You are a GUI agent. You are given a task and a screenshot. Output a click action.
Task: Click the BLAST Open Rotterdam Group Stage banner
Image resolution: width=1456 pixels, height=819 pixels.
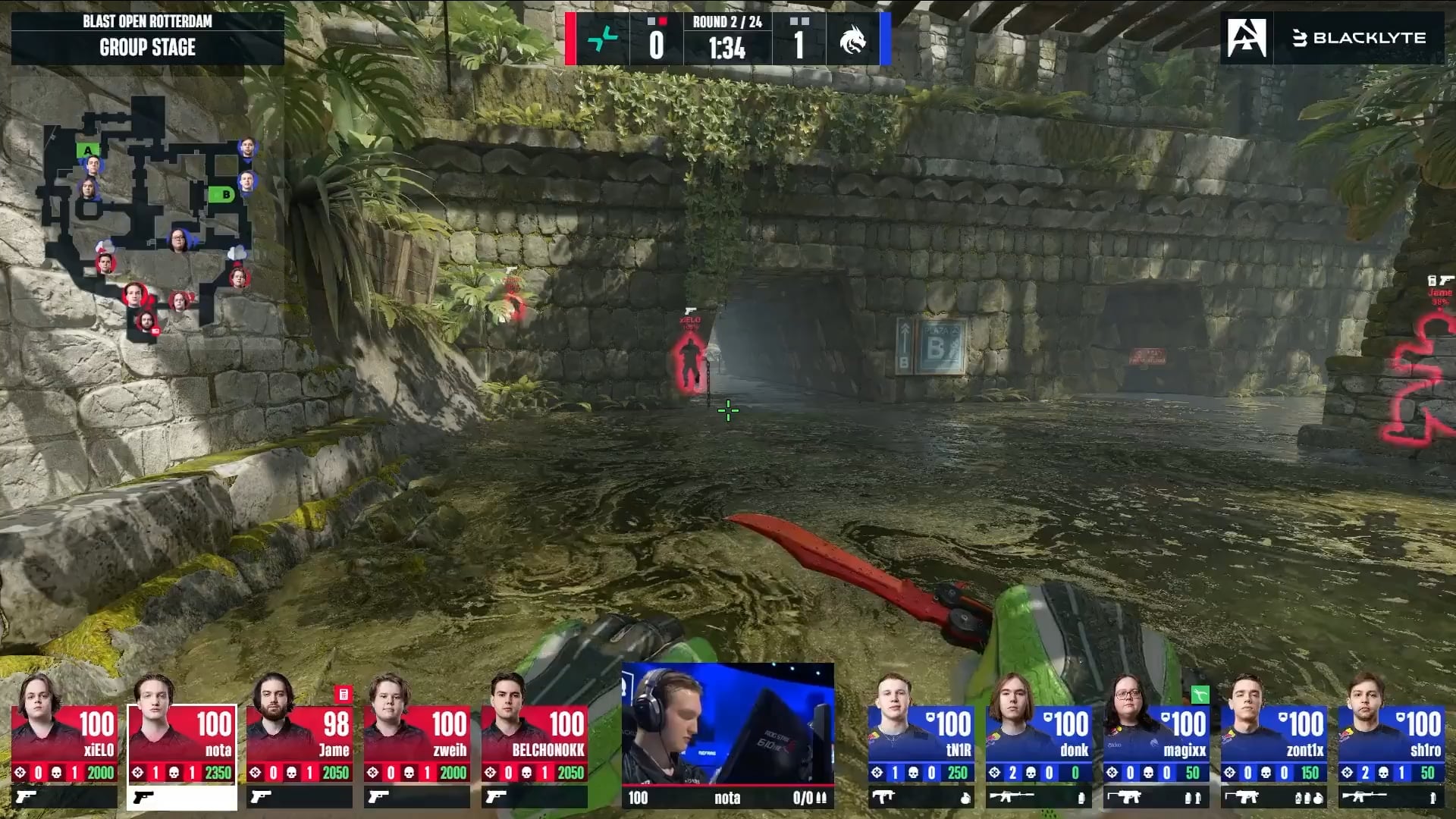coord(148,36)
